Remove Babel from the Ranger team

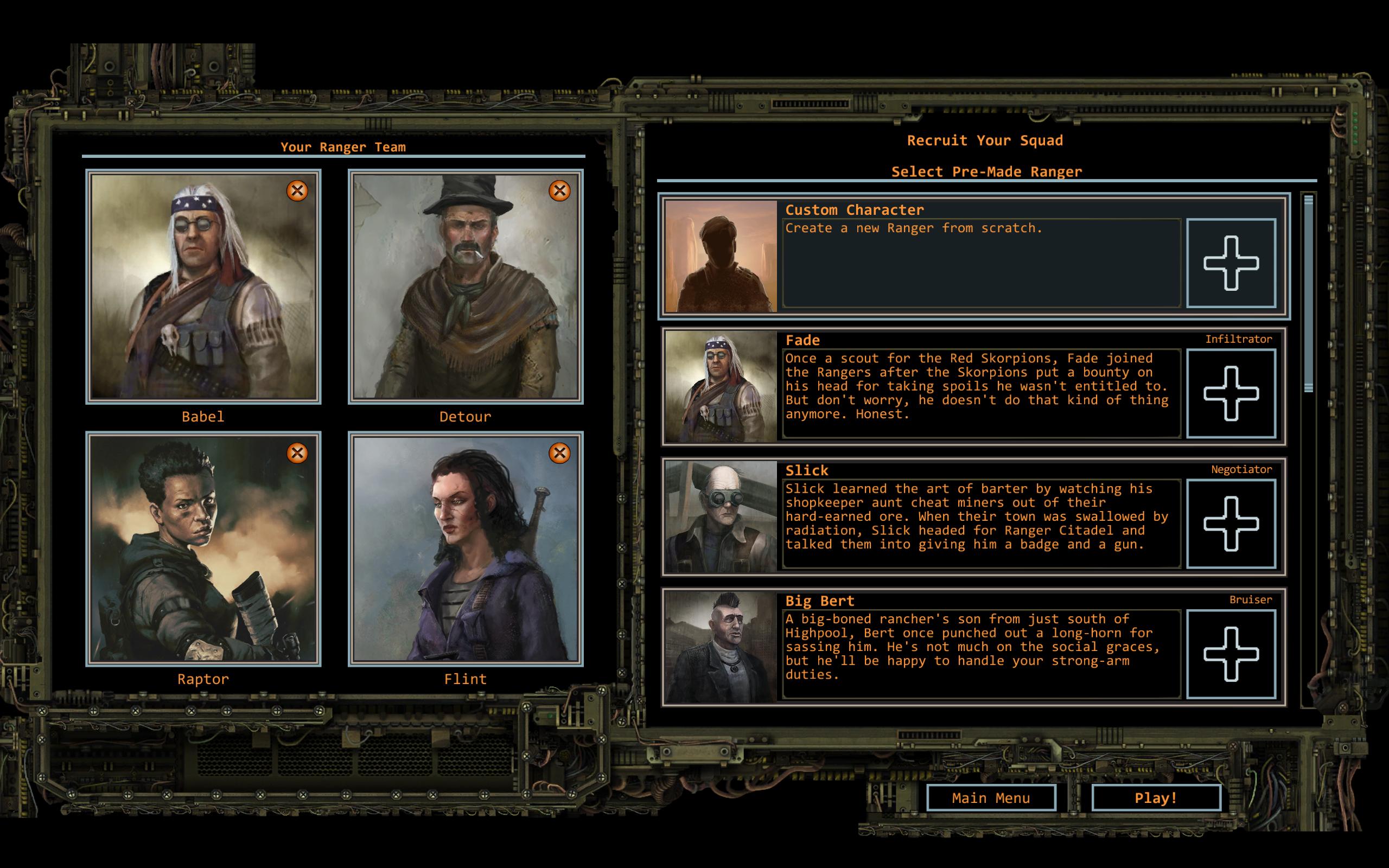[x=297, y=190]
